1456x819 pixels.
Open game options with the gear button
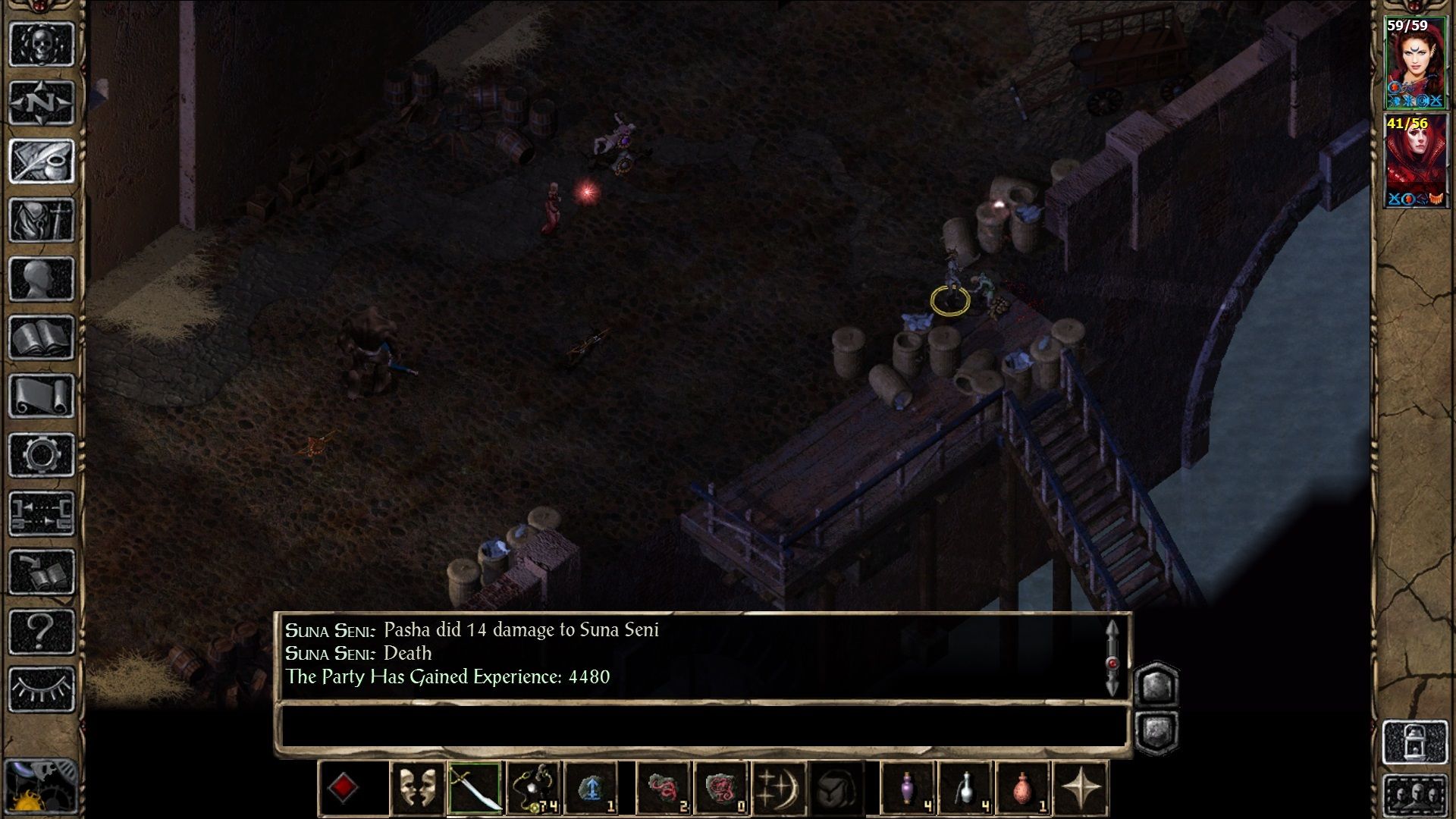point(42,455)
